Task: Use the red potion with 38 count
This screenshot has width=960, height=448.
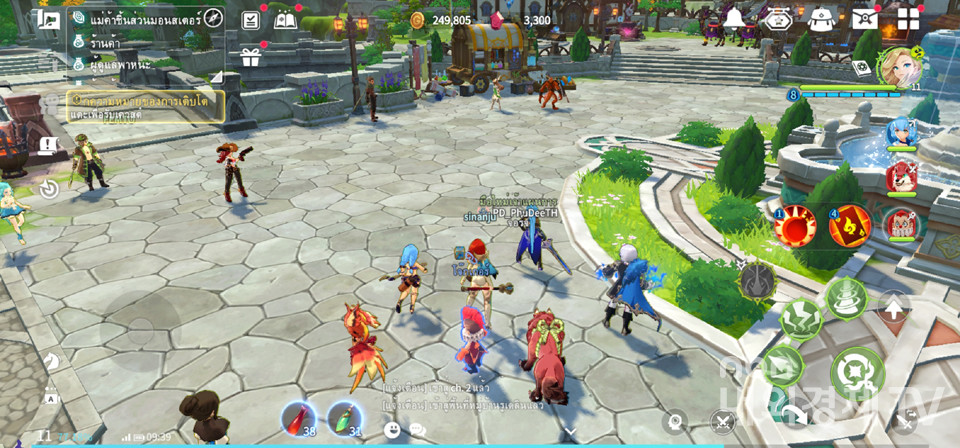Action: point(299,419)
